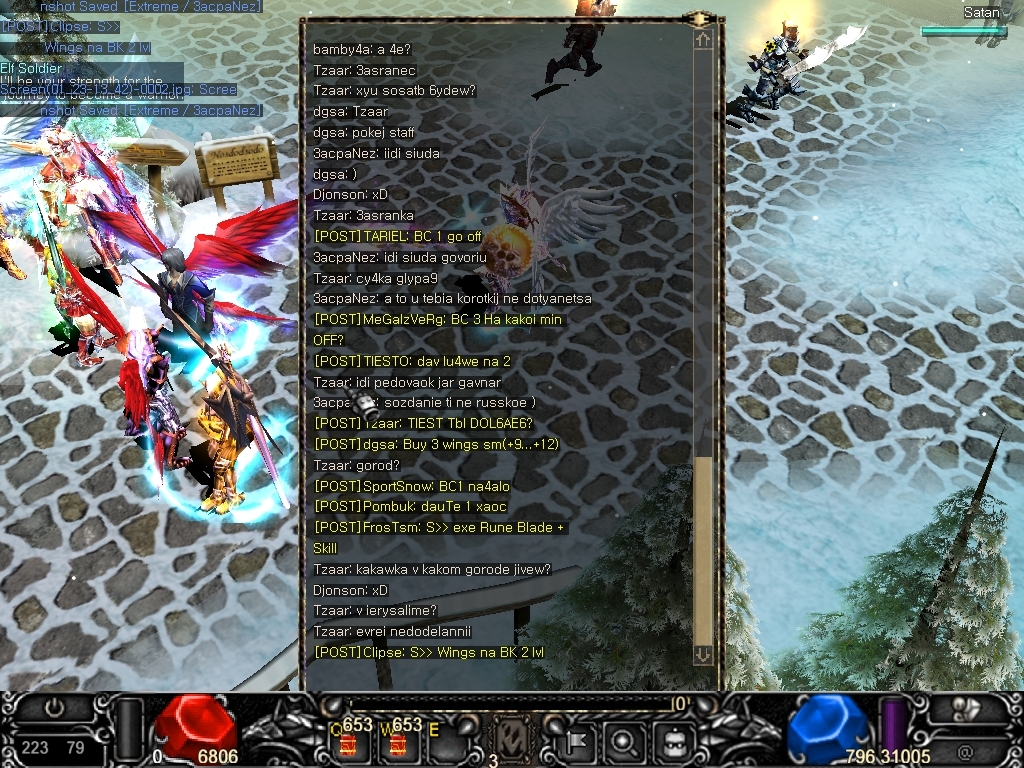Viewport: 1024px width, 768px height.
Task: Select Clipse's Wings na BK post message
Action: [x=429, y=652]
